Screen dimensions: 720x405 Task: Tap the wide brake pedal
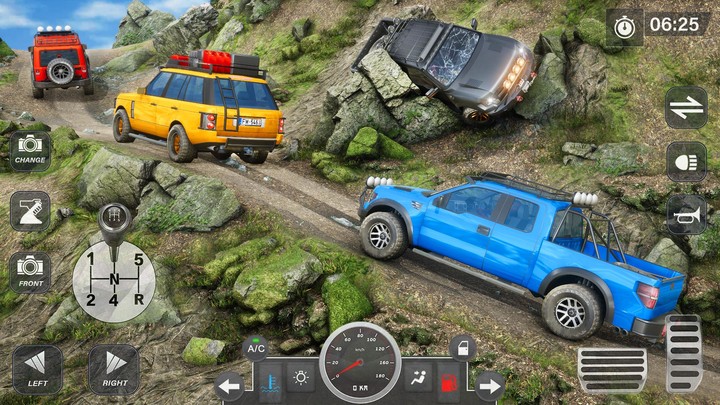point(611,370)
